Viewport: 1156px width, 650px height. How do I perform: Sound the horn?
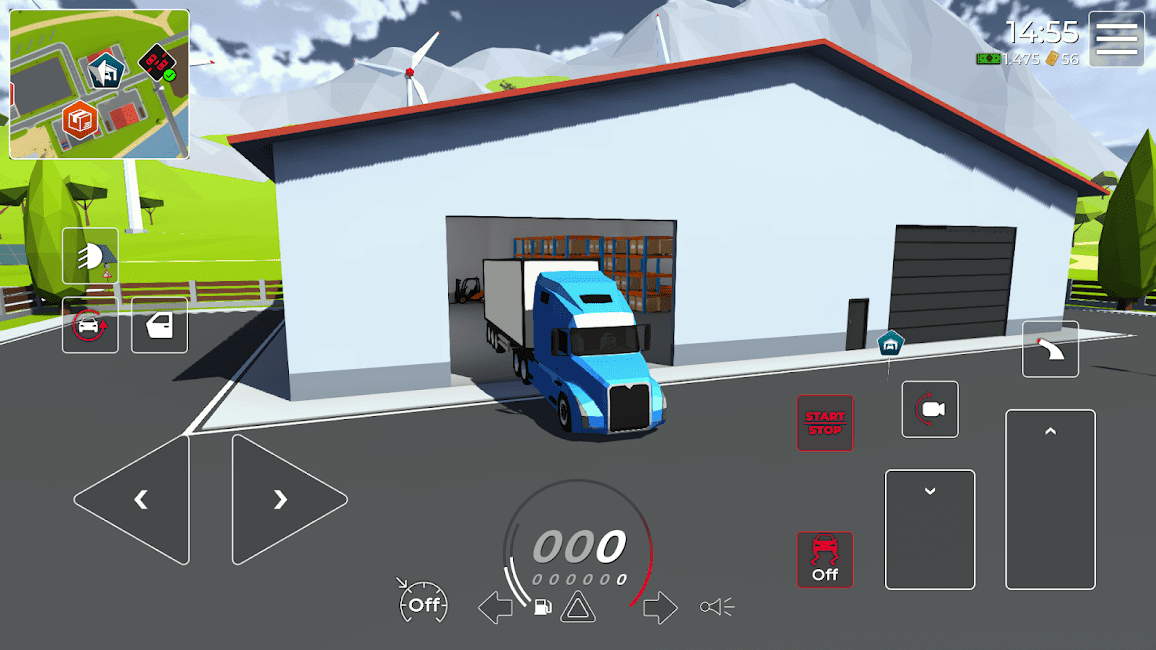point(717,607)
